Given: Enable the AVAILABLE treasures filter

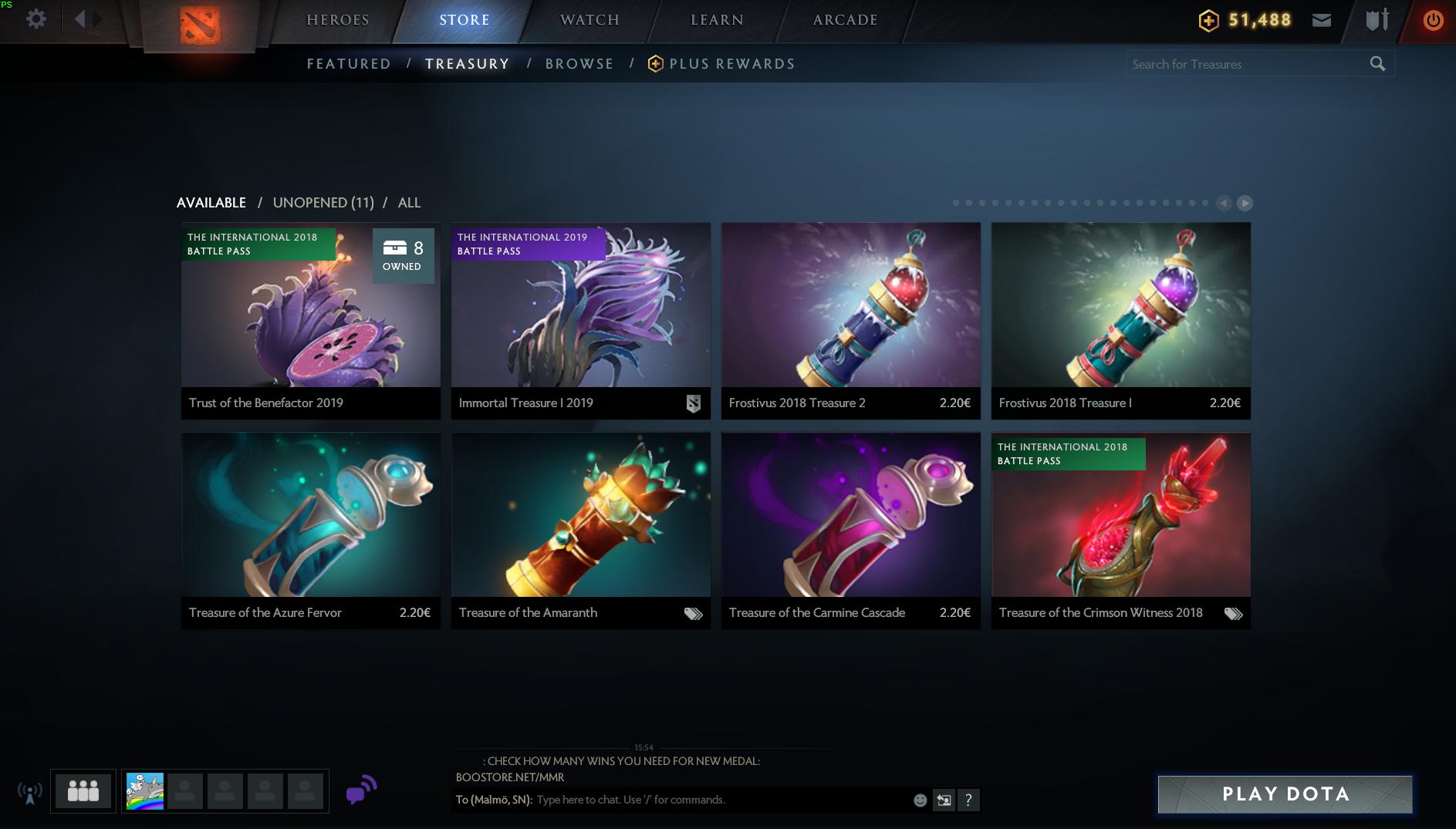Looking at the screenshot, I should click(211, 202).
